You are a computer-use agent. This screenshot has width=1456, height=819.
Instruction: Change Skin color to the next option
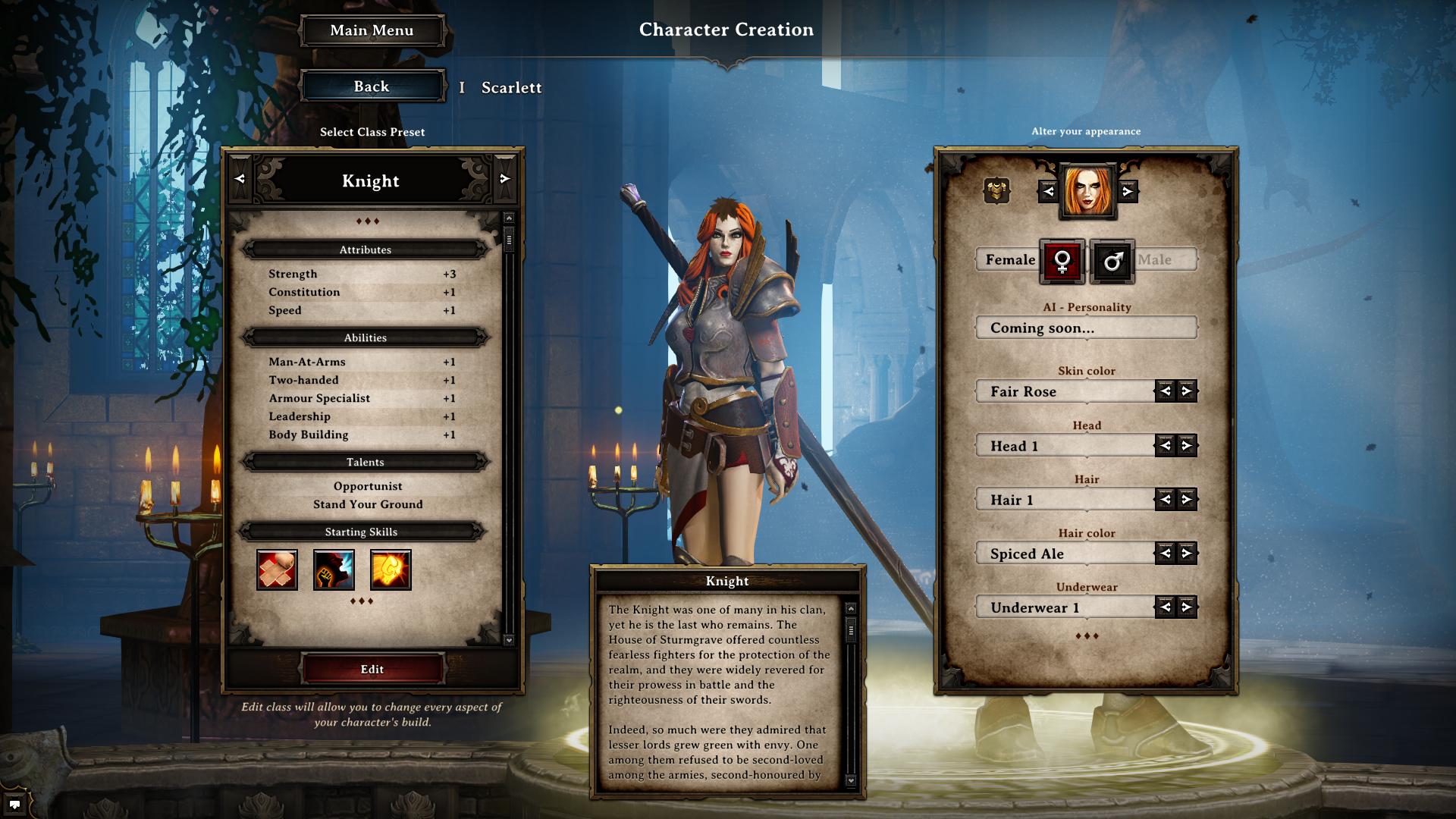1187,391
